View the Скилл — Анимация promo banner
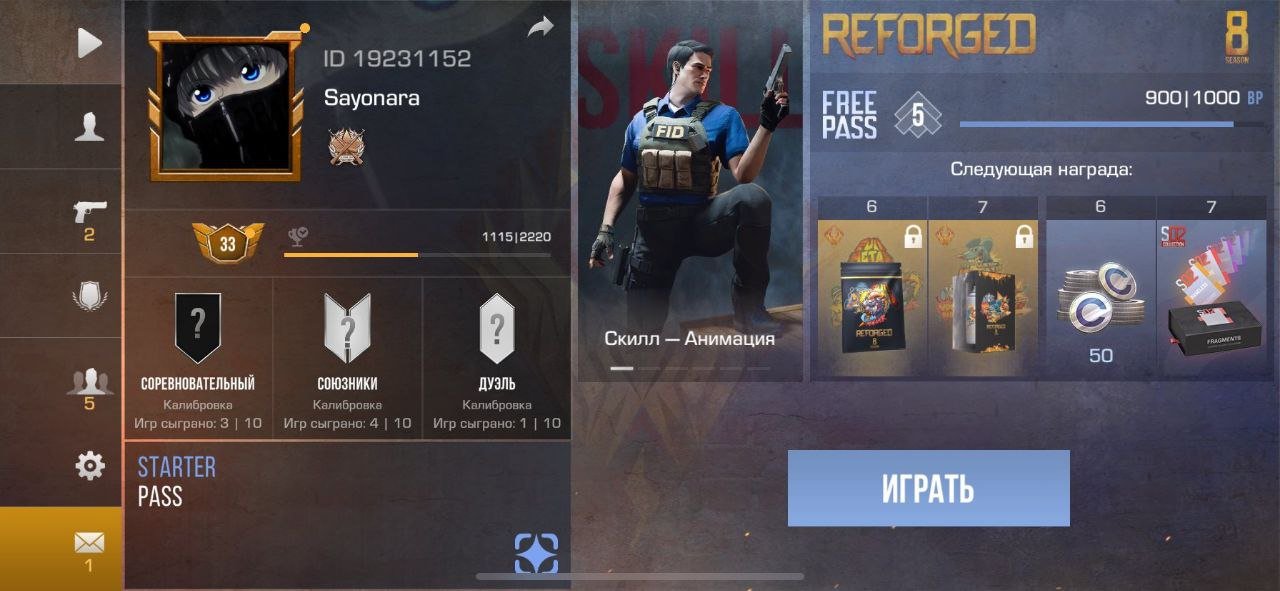This screenshot has width=1280, height=591. 690,200
